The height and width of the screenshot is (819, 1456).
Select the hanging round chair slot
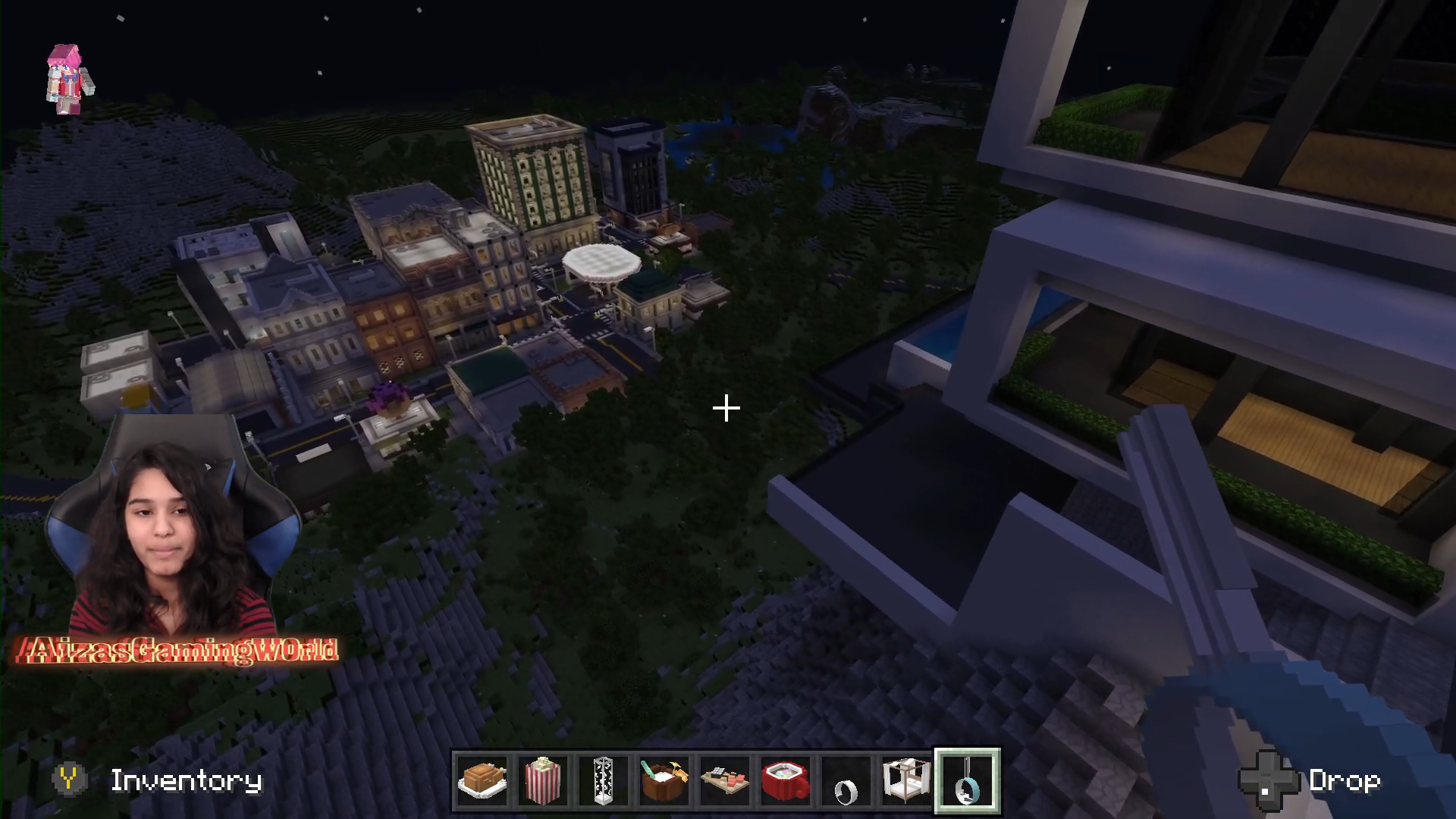pyautogui.click(x=968, y=781)
